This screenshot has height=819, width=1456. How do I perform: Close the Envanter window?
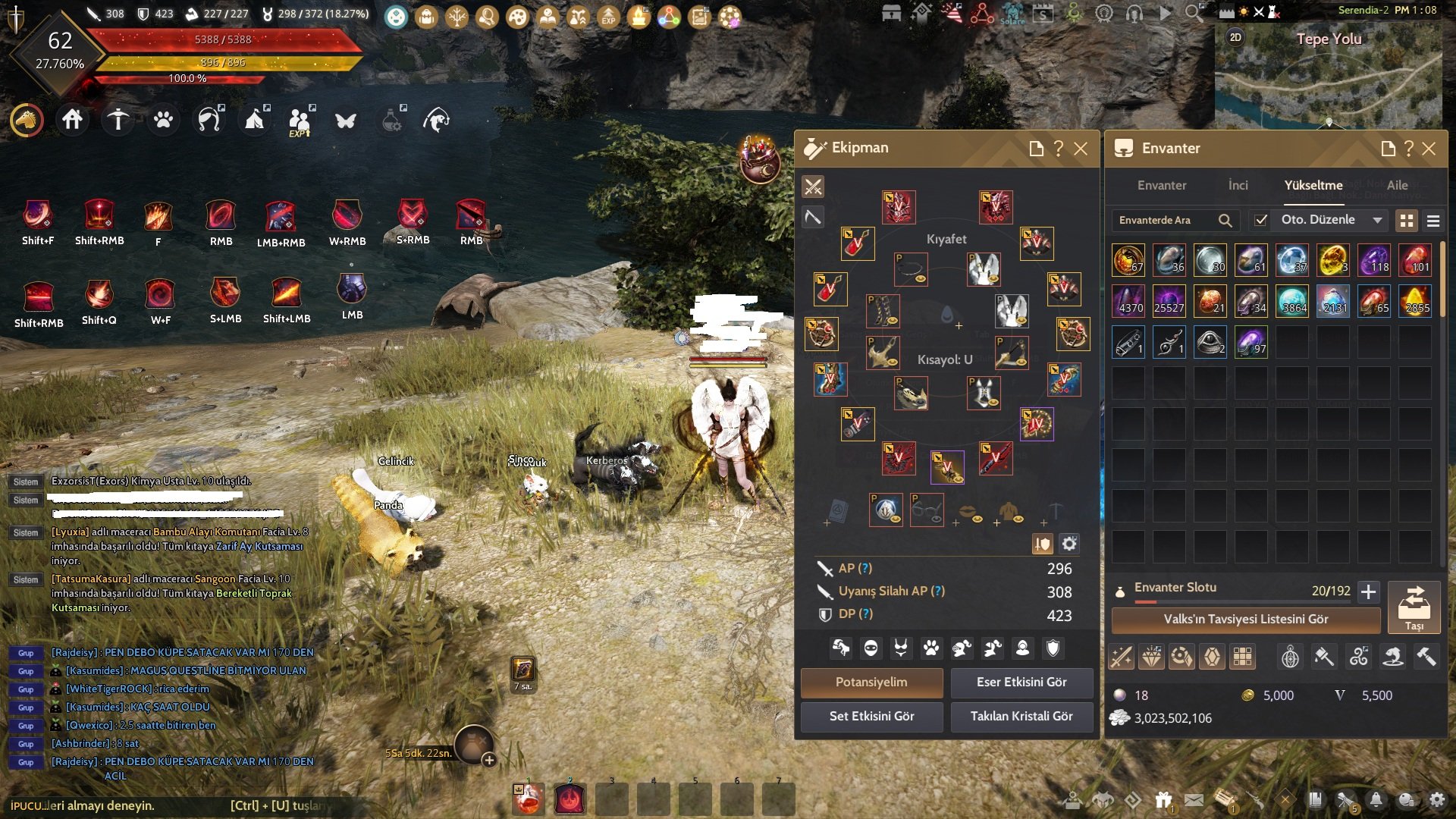[x=1429, y=149]
